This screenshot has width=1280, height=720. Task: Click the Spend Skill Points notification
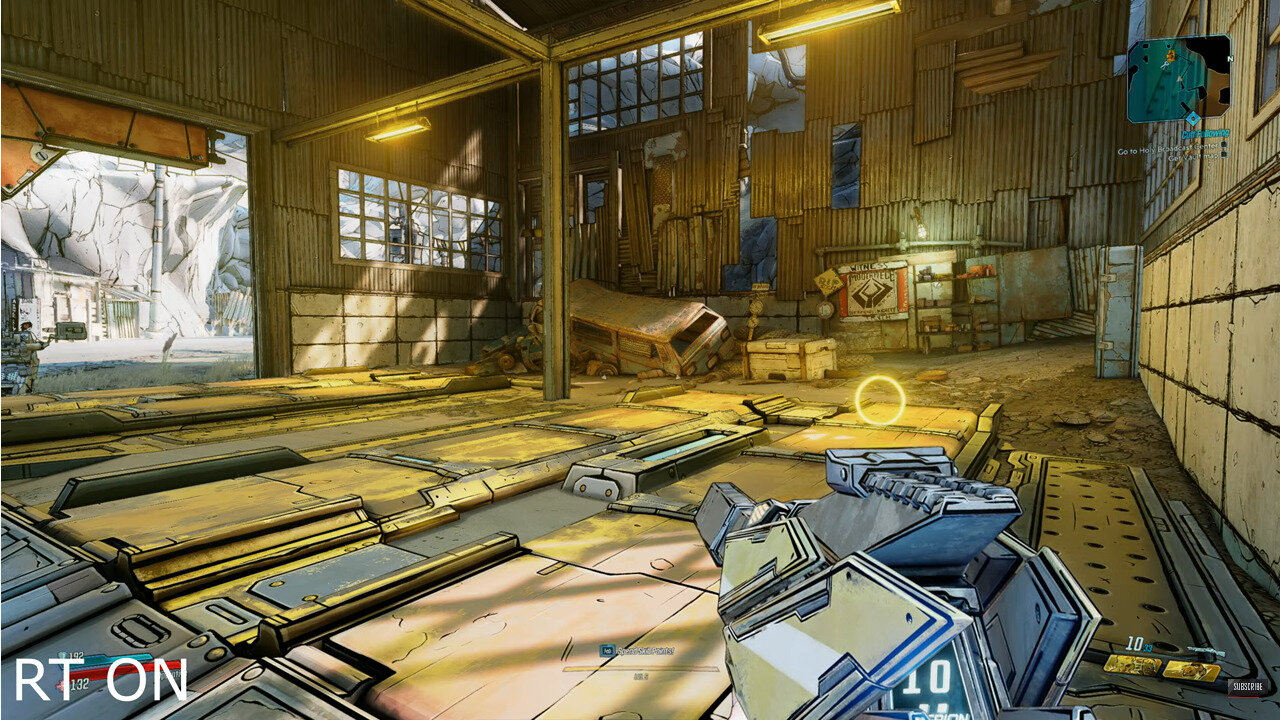(645, 651)
